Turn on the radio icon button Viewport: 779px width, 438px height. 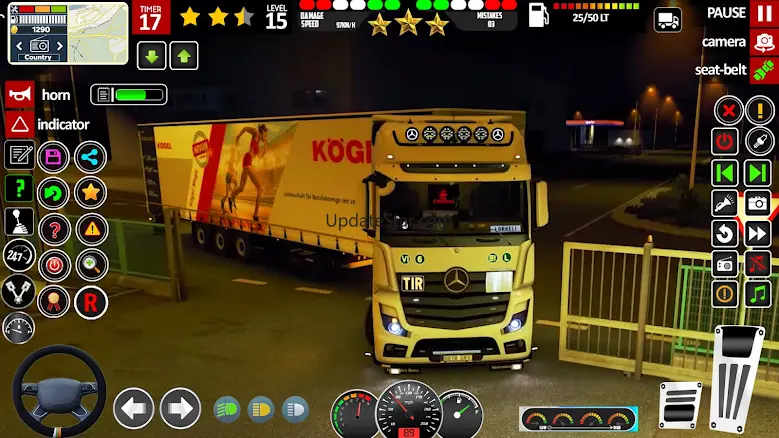coord(725,264)
